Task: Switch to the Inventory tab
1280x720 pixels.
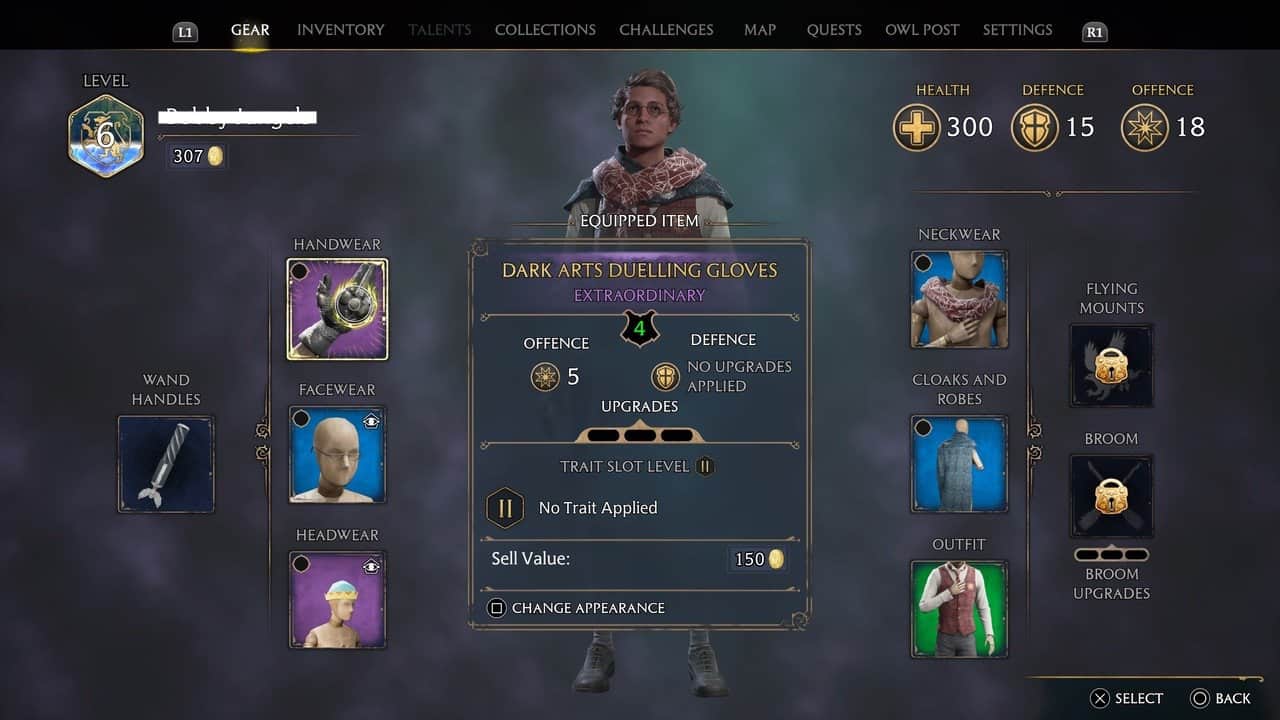Action: pyautogui.click(x=340, y=30)
